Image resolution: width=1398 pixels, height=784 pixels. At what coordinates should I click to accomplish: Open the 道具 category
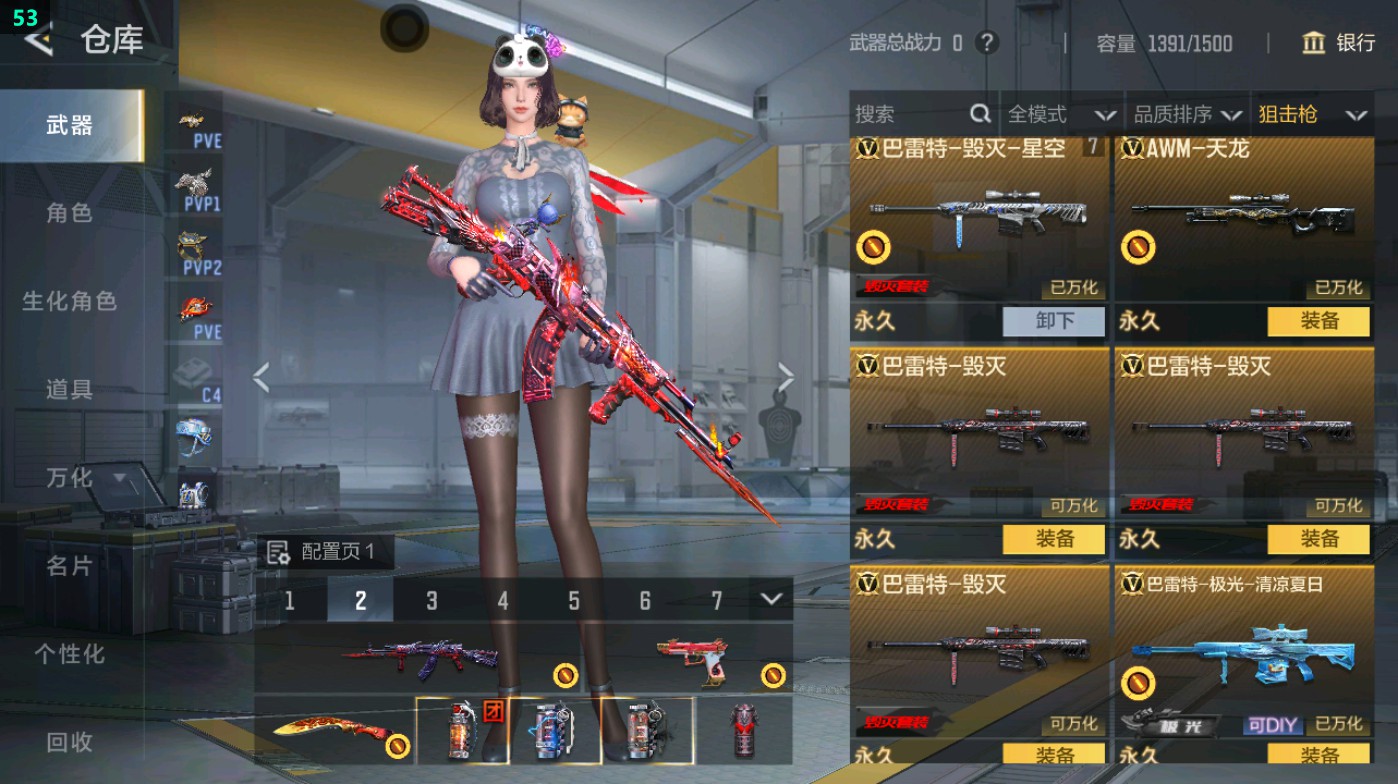click(x=69, y=389)
